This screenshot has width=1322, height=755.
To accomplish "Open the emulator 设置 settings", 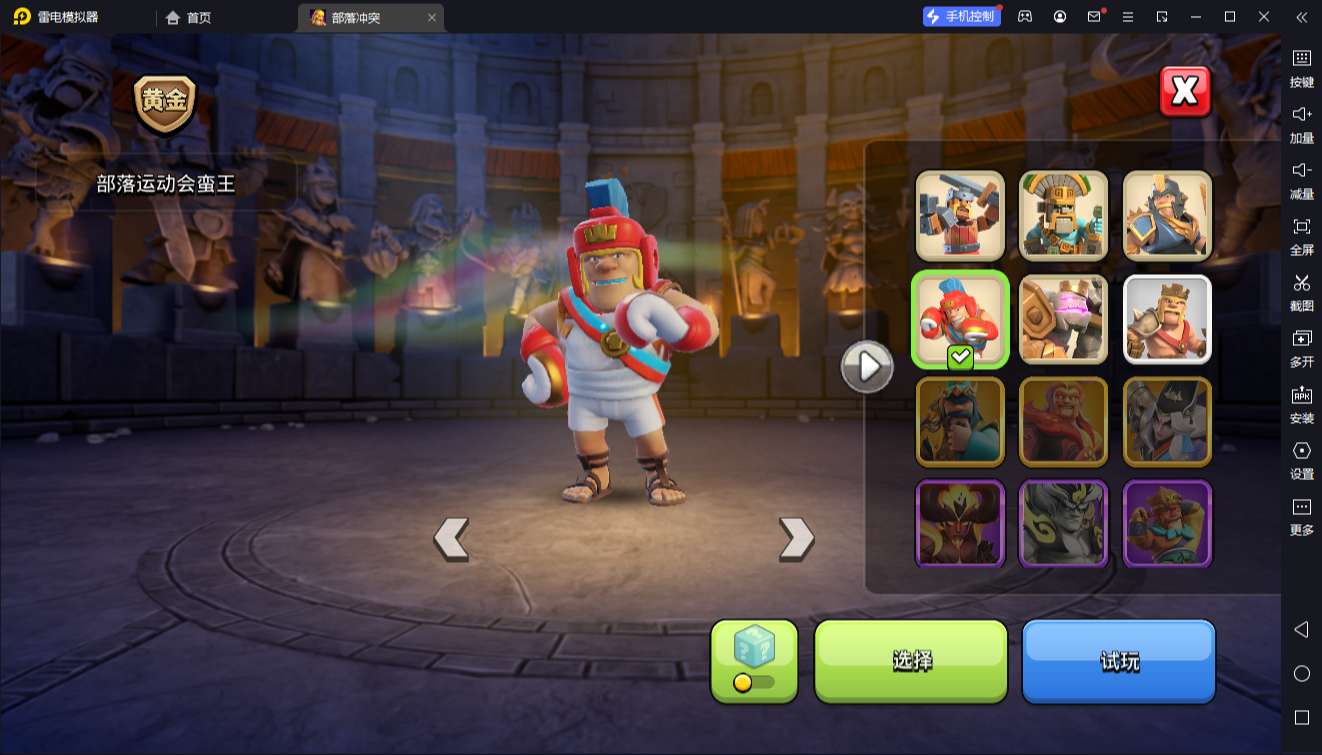I will pos(1301,460).
